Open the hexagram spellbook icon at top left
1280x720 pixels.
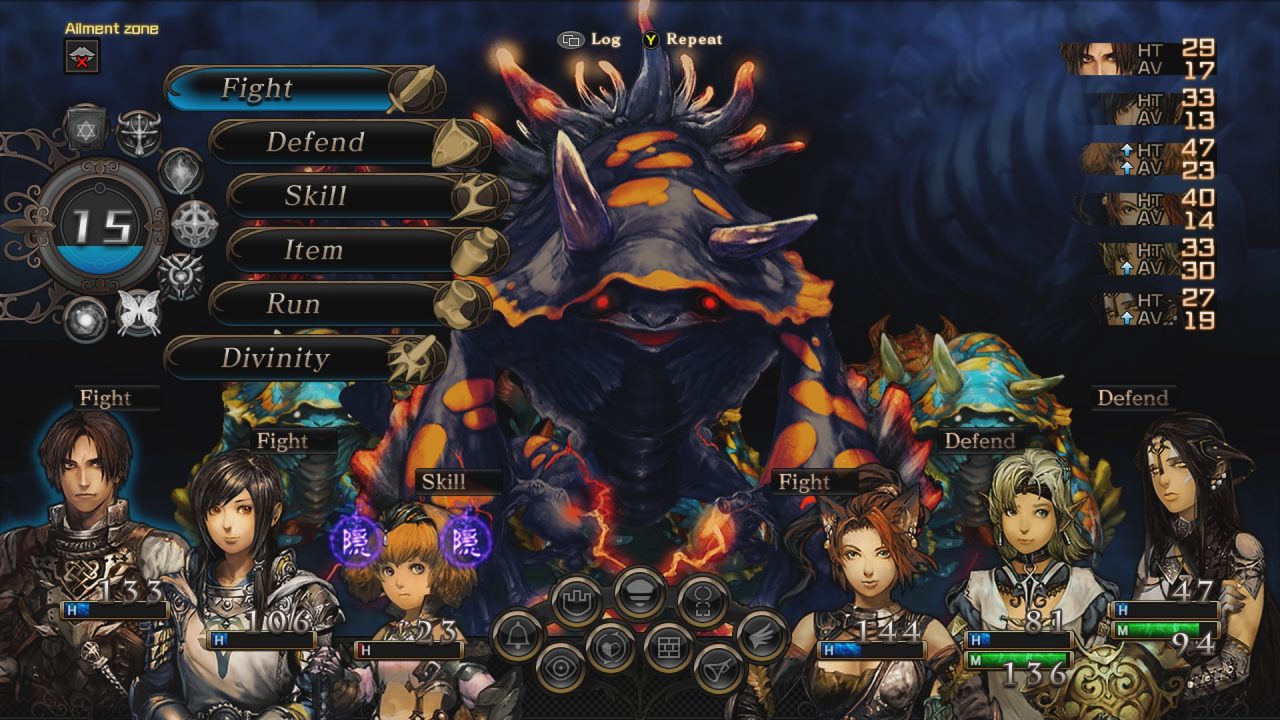[85, 128]
